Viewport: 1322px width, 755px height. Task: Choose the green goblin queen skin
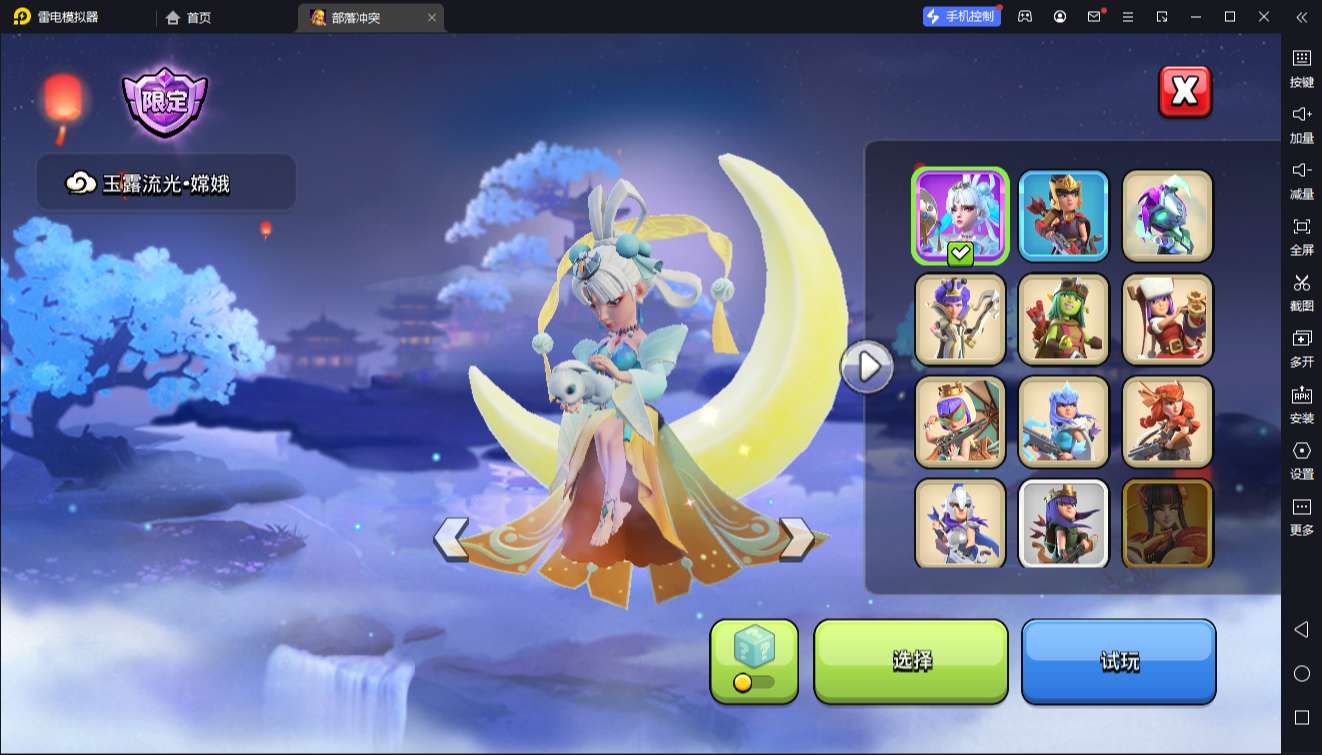tap(1064, 319)
